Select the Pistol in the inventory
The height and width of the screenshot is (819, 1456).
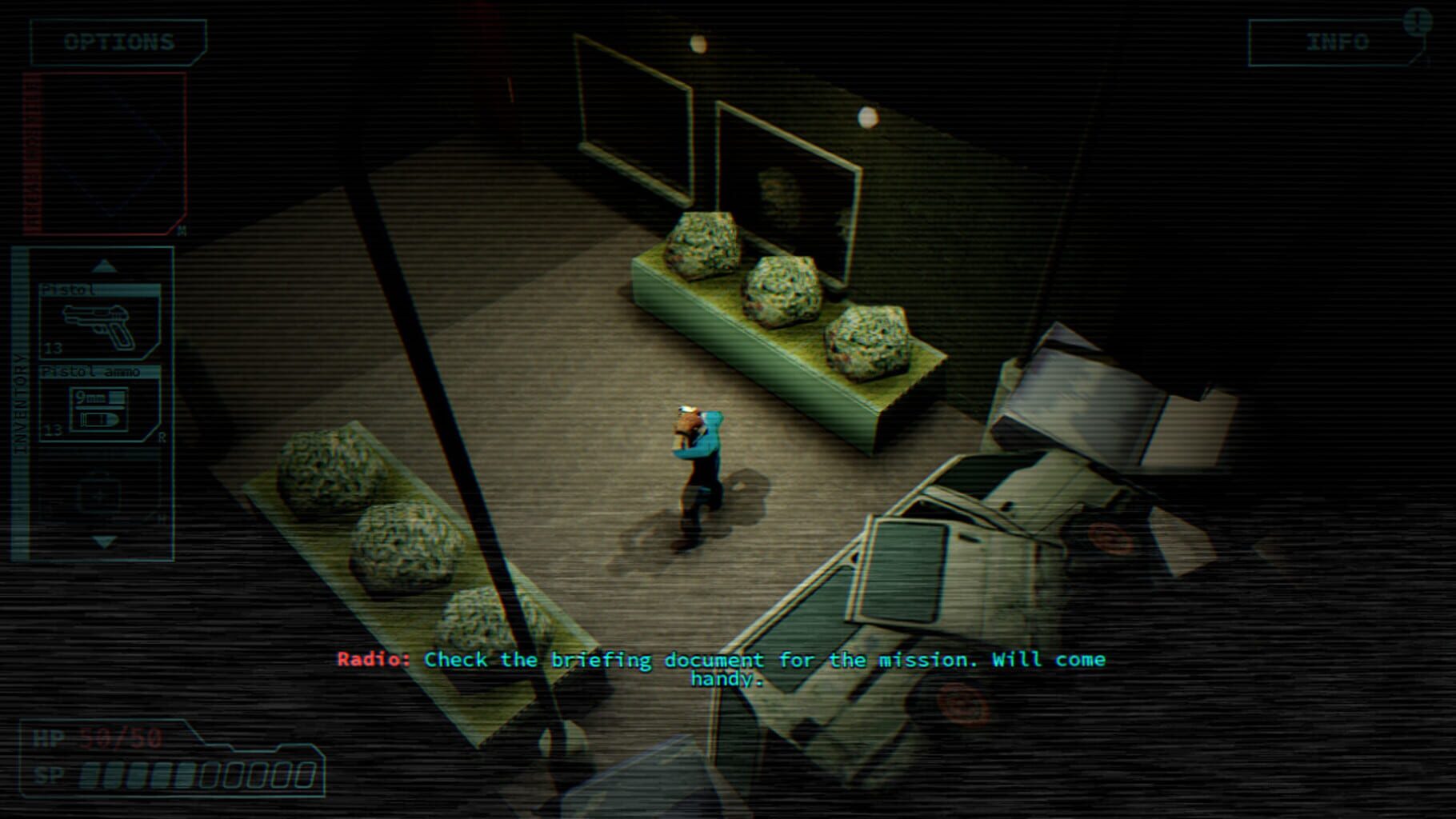(x=96, y=324)
